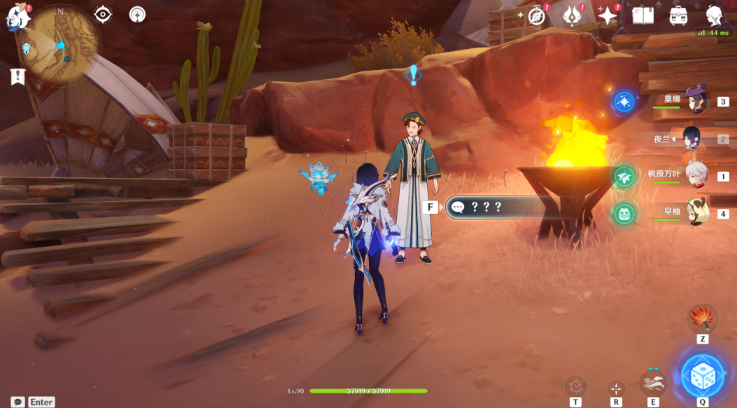Click the circular minimap
The width and height of the screenshot is (737, 408).
coord(60,45)
